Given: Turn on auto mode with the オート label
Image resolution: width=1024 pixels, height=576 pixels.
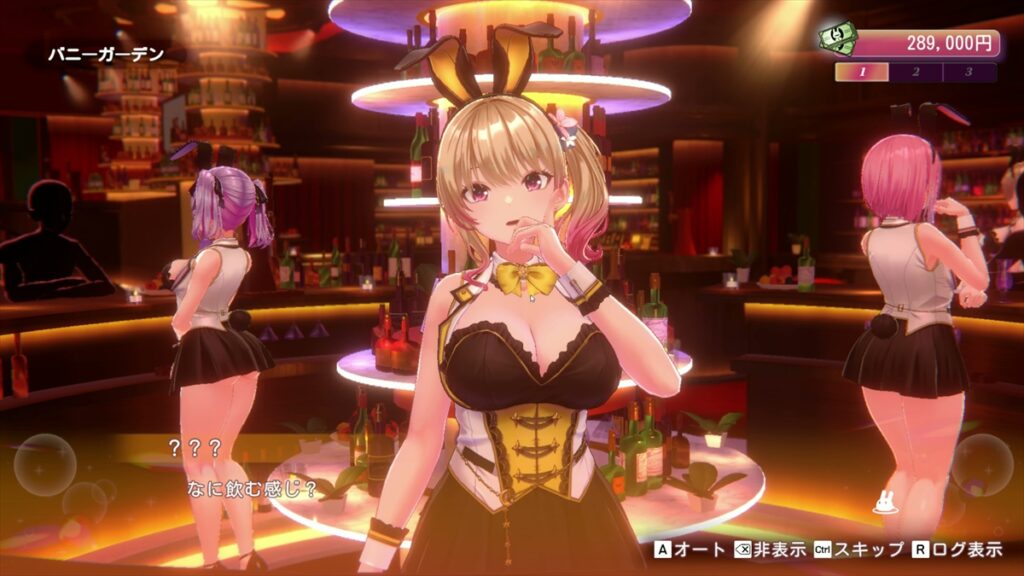Looking at the screenshot, I should 691,549.
